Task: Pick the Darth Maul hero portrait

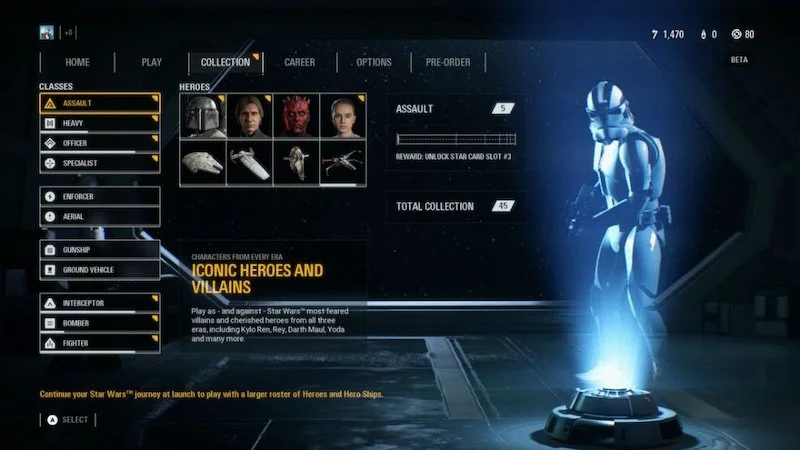Action: coord(296,117)
